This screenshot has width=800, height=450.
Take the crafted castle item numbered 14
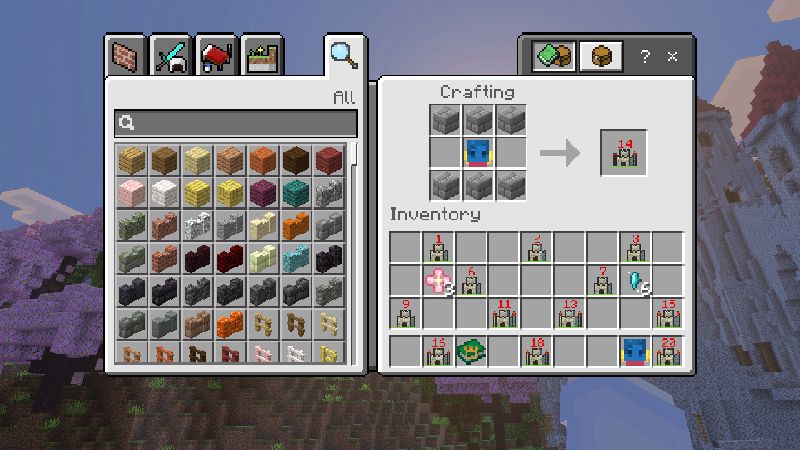623,154
